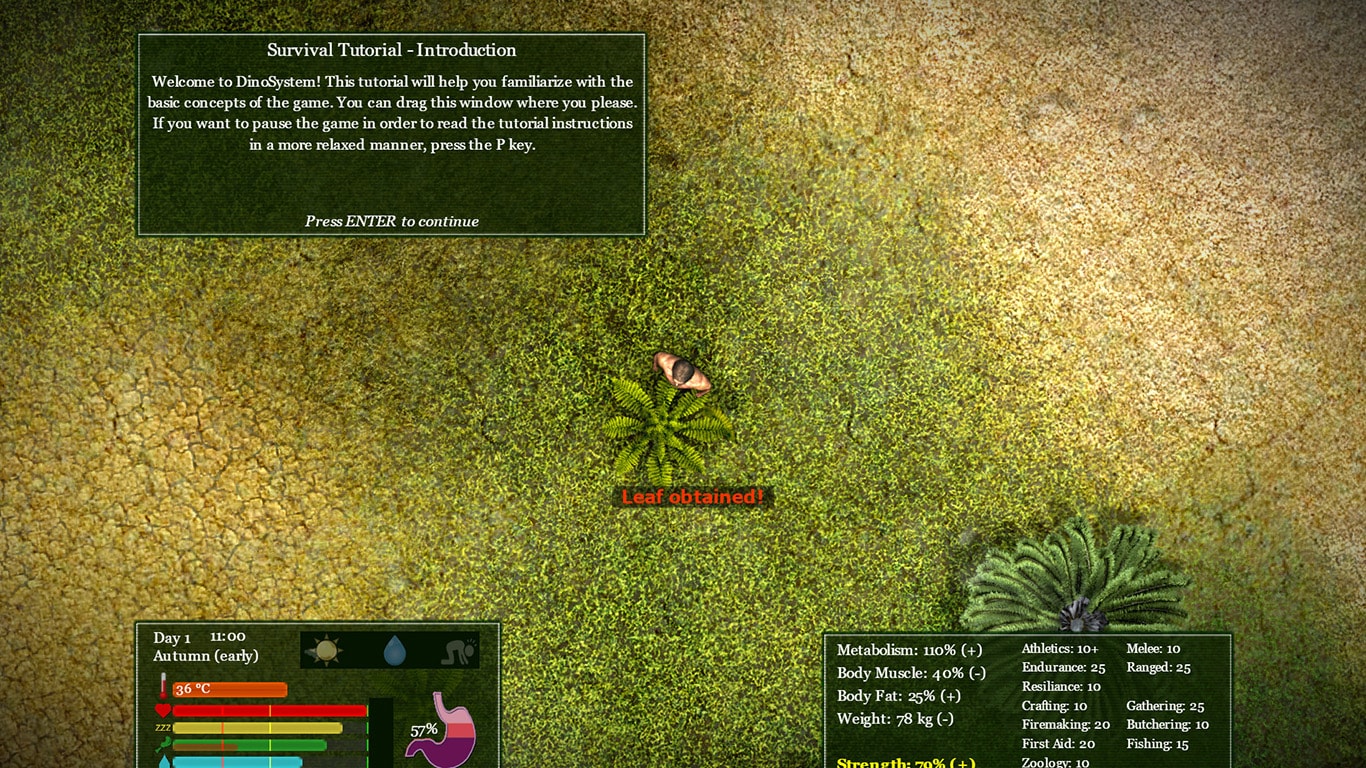Viewport: 1366px width, 768px height.
Task: Select the thermometer body temperature icon
Action: click(x=163, y=688)
